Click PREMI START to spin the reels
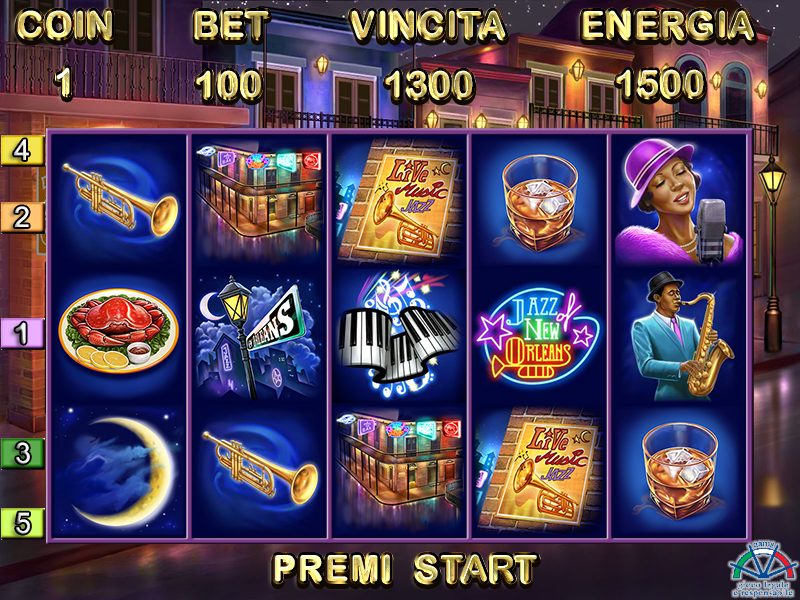Image resolution: width=800 pixels, height=600 pixels. 404,568
